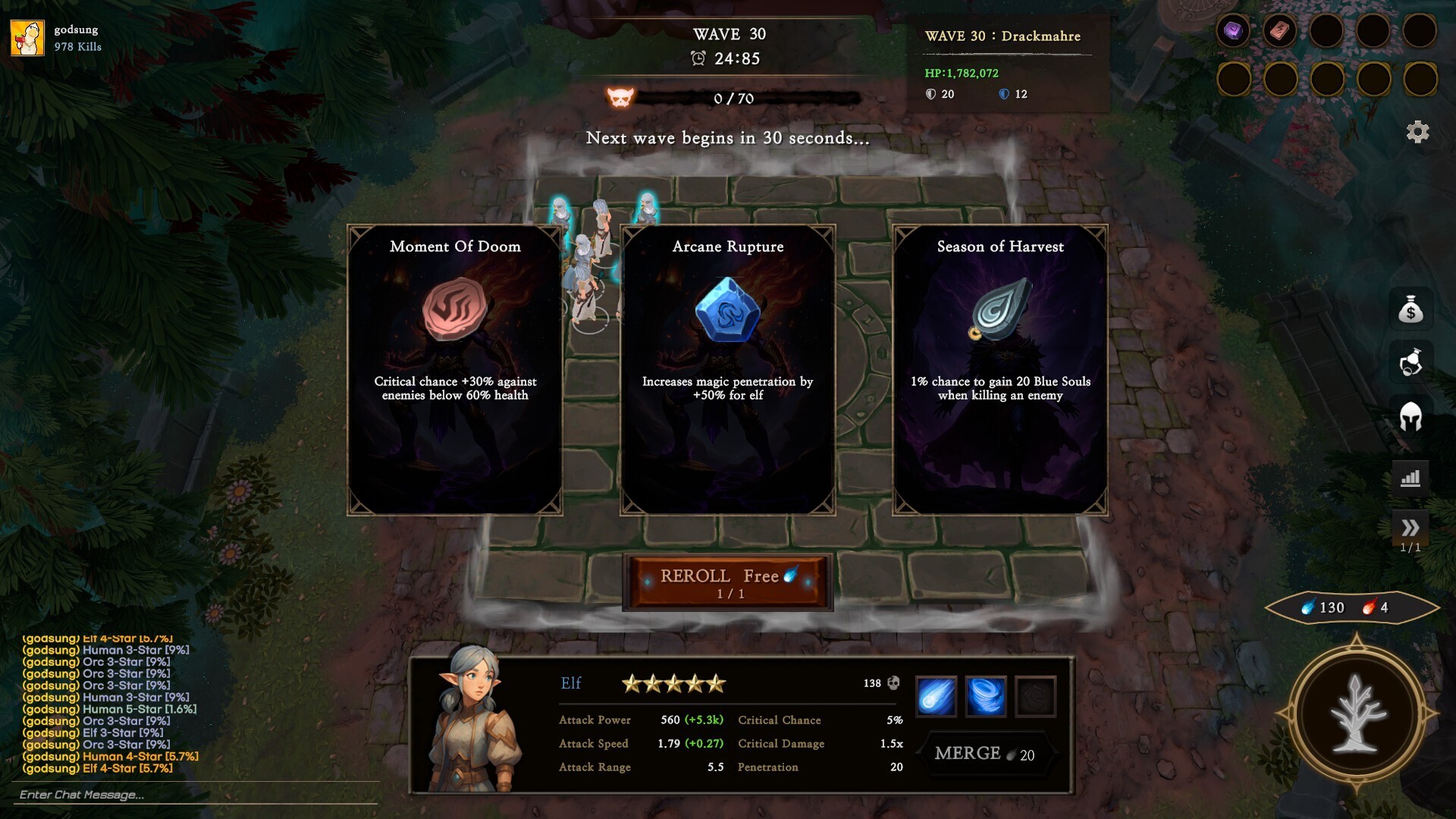Select the potion/alchemy sidebar icon

(x=1411, y=363)
